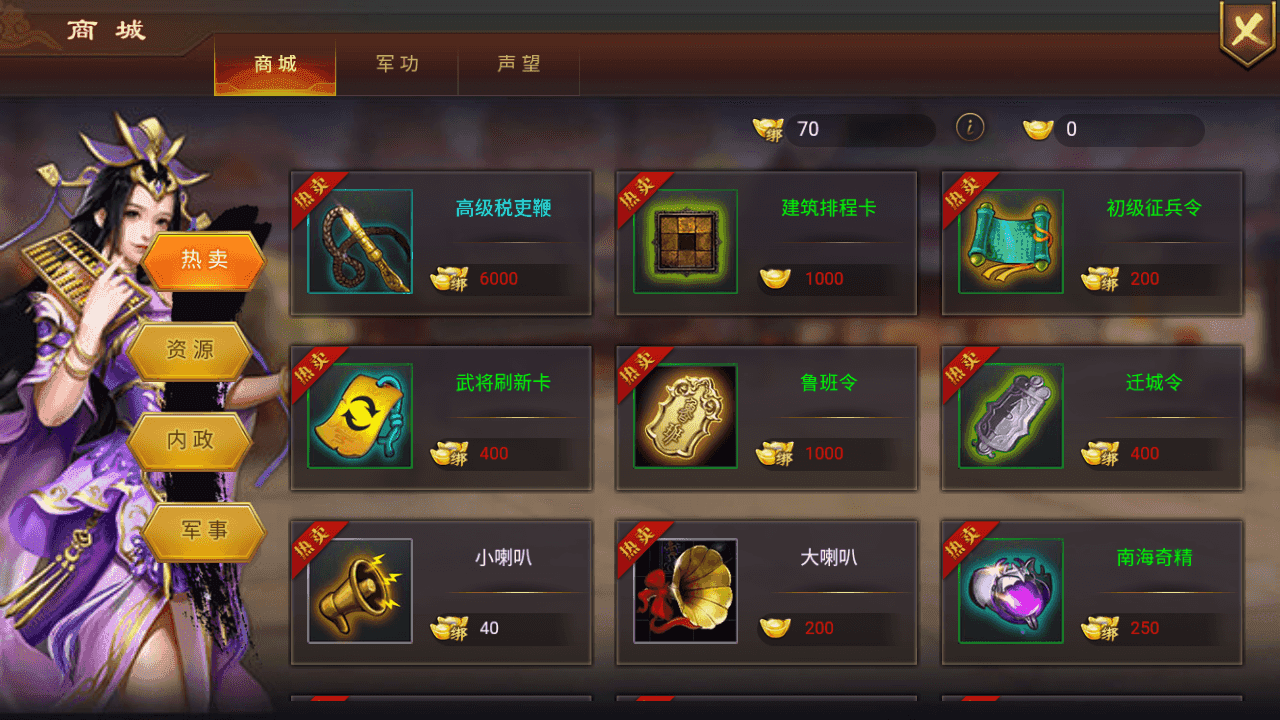Select the 高级税吏鞭 whip item icon
Image resolution: width=1280 pixels, height=720 pixels.
pos(360,240)
